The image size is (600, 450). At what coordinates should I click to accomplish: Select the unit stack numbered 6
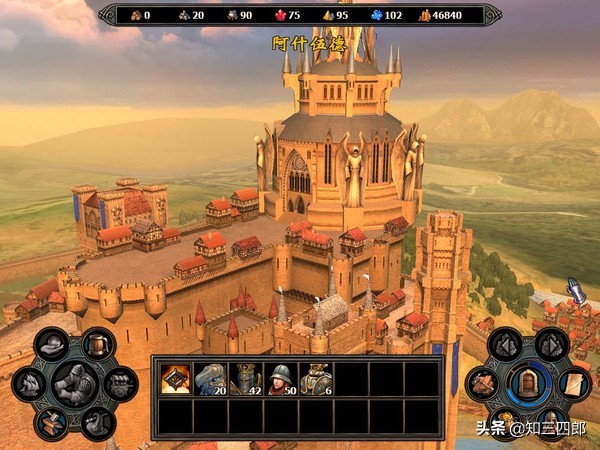316,378
